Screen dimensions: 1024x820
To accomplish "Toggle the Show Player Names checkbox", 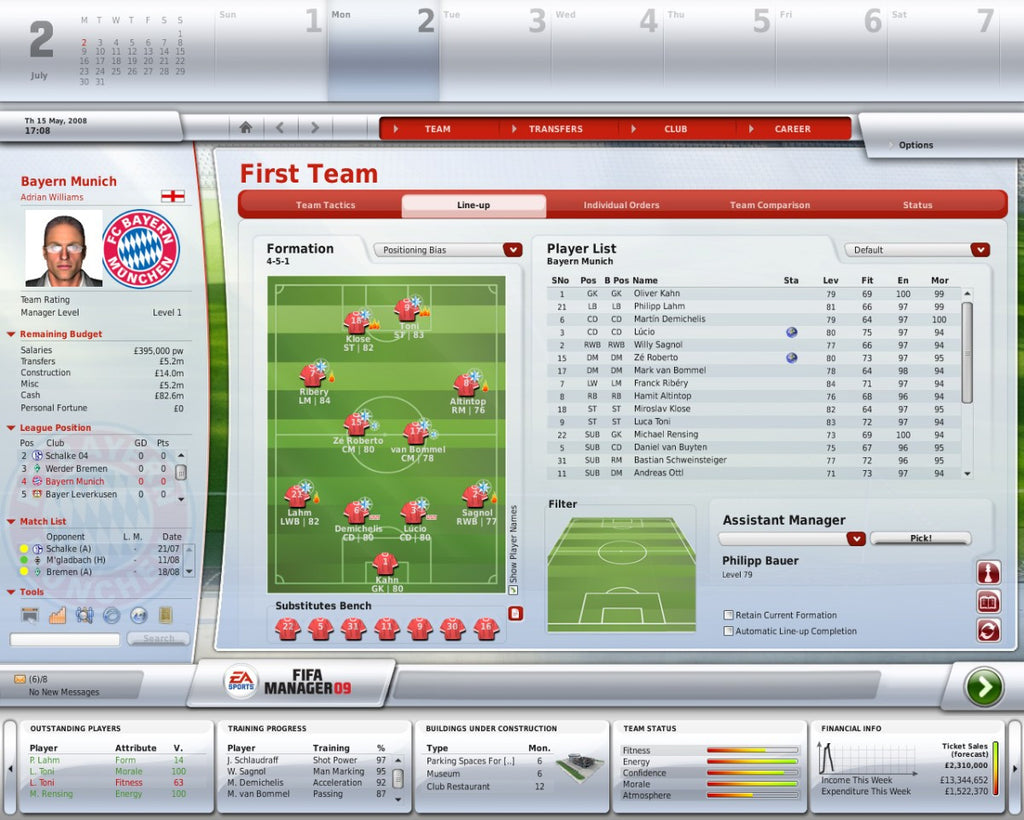I will click(514, 590).
